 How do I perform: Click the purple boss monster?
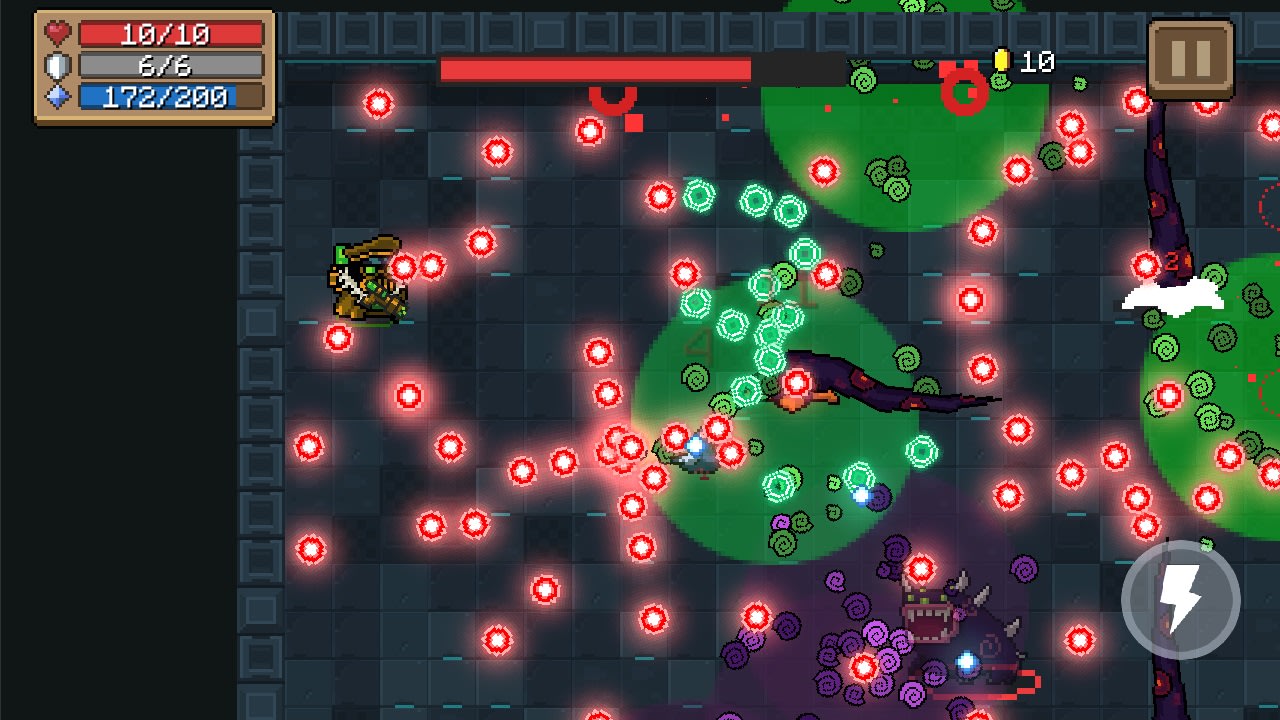coord(950,620)
